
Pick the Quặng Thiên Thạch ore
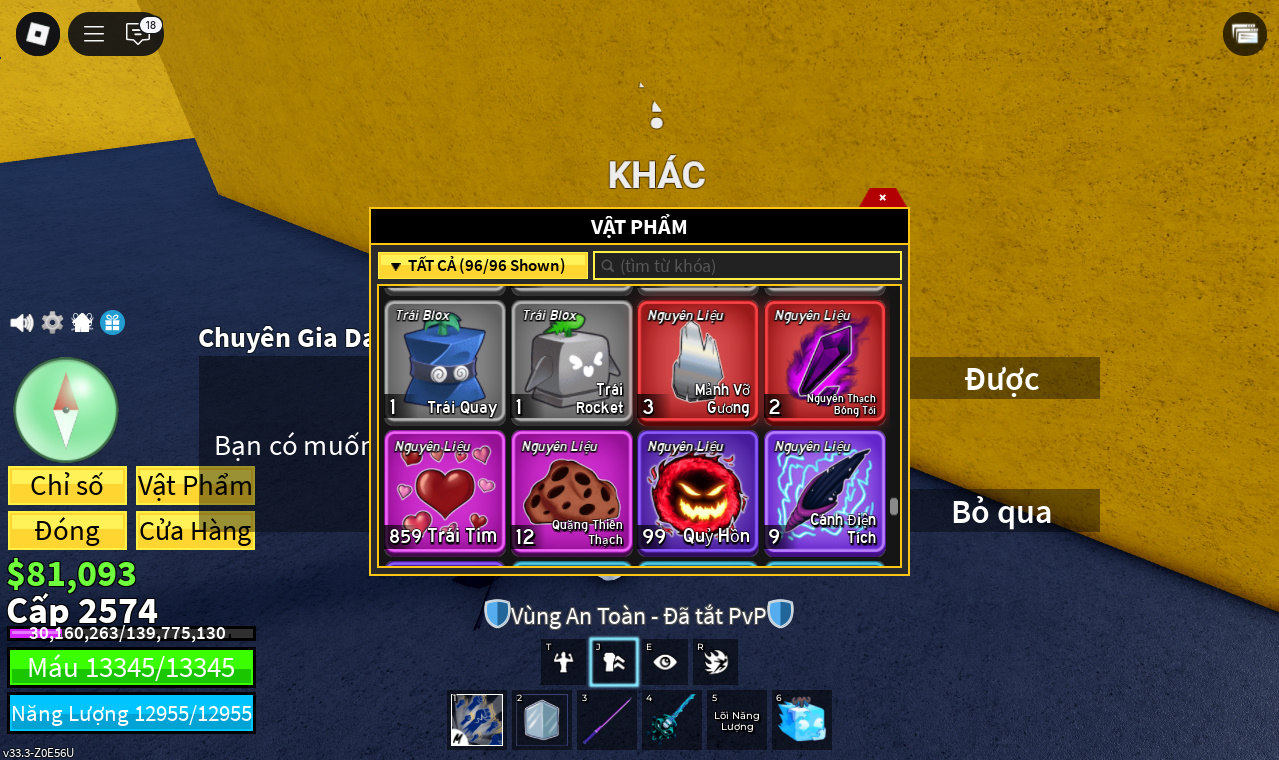tap(572, 492)
